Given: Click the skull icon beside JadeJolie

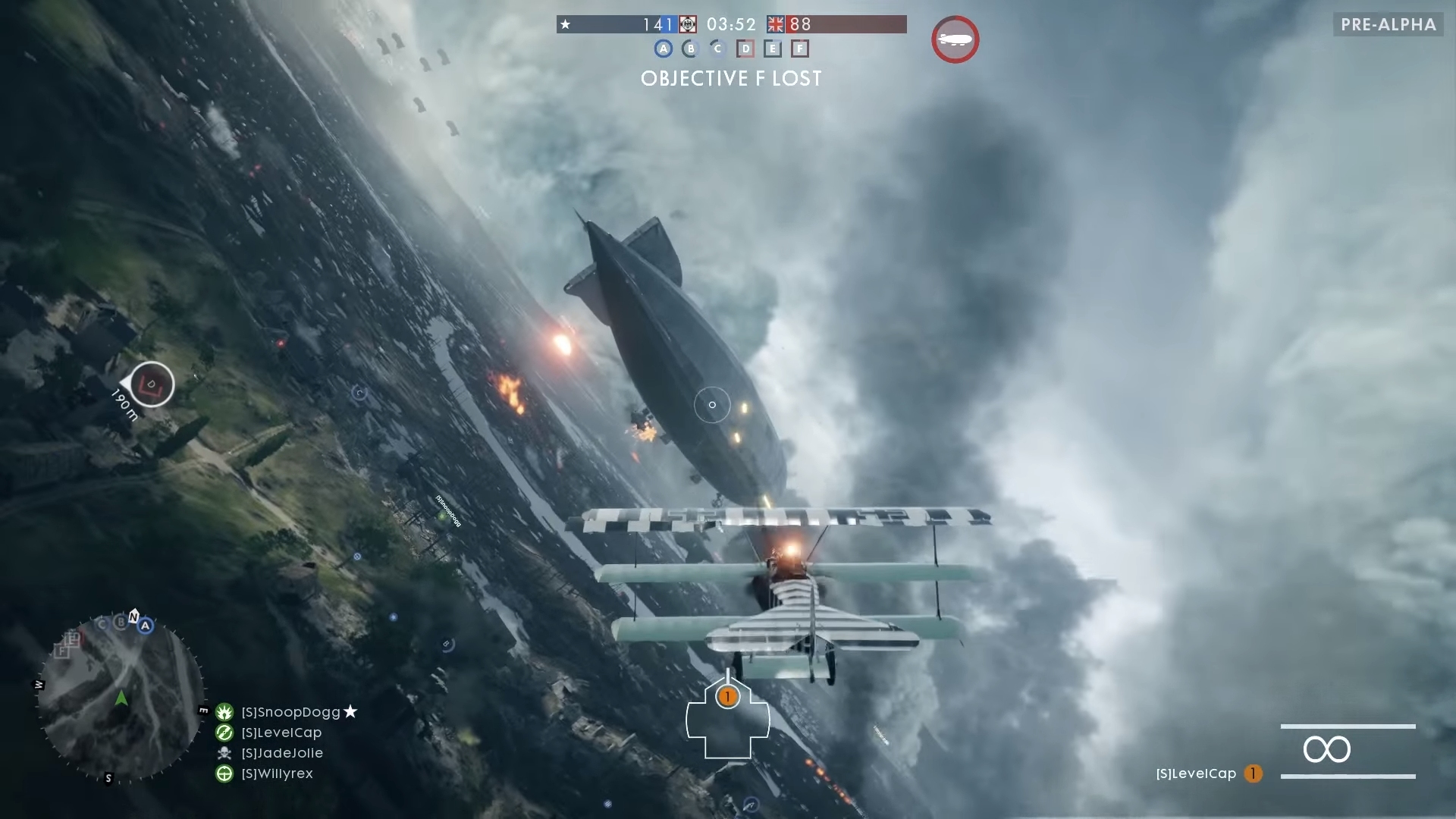Looking at the screenshot, I should click(224, 753).
